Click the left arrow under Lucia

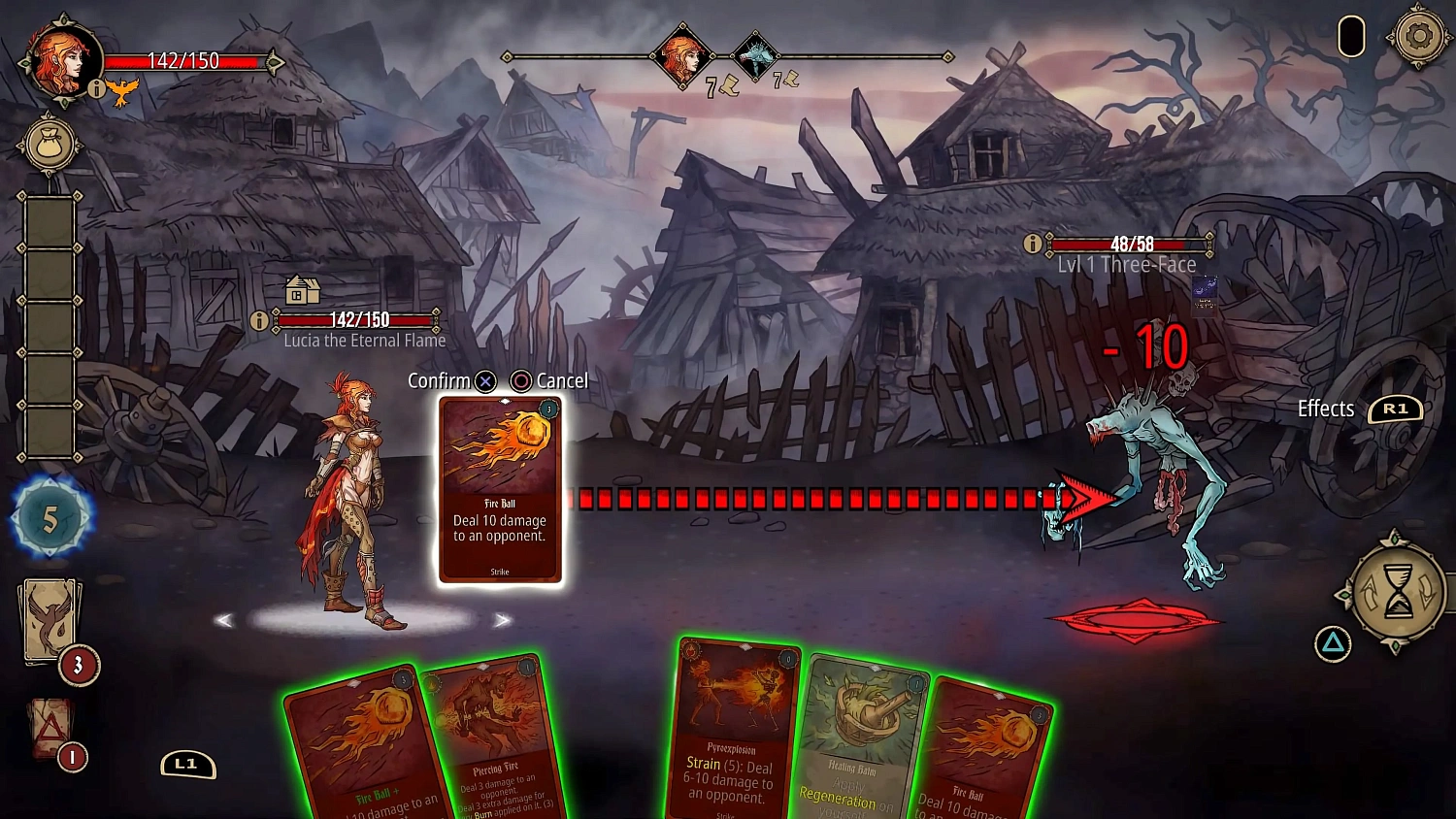pyautogui.click(x=224, y=619)
